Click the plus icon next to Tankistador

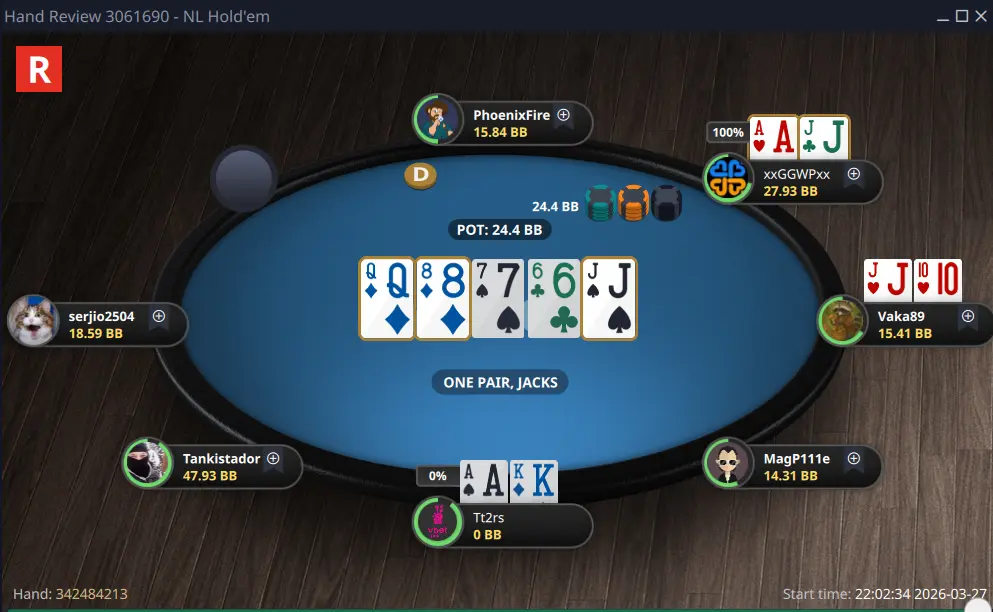pyautogui.click(x=273, y=459)
